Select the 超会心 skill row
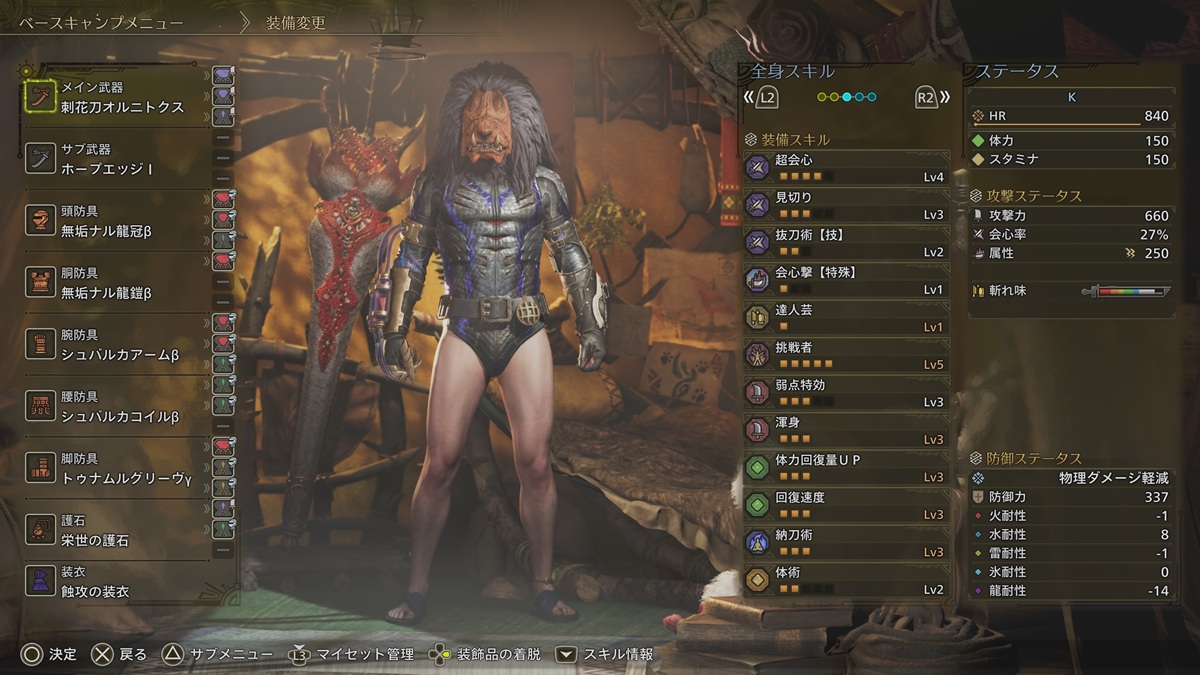1200x675 pixels. coord(845,166)
